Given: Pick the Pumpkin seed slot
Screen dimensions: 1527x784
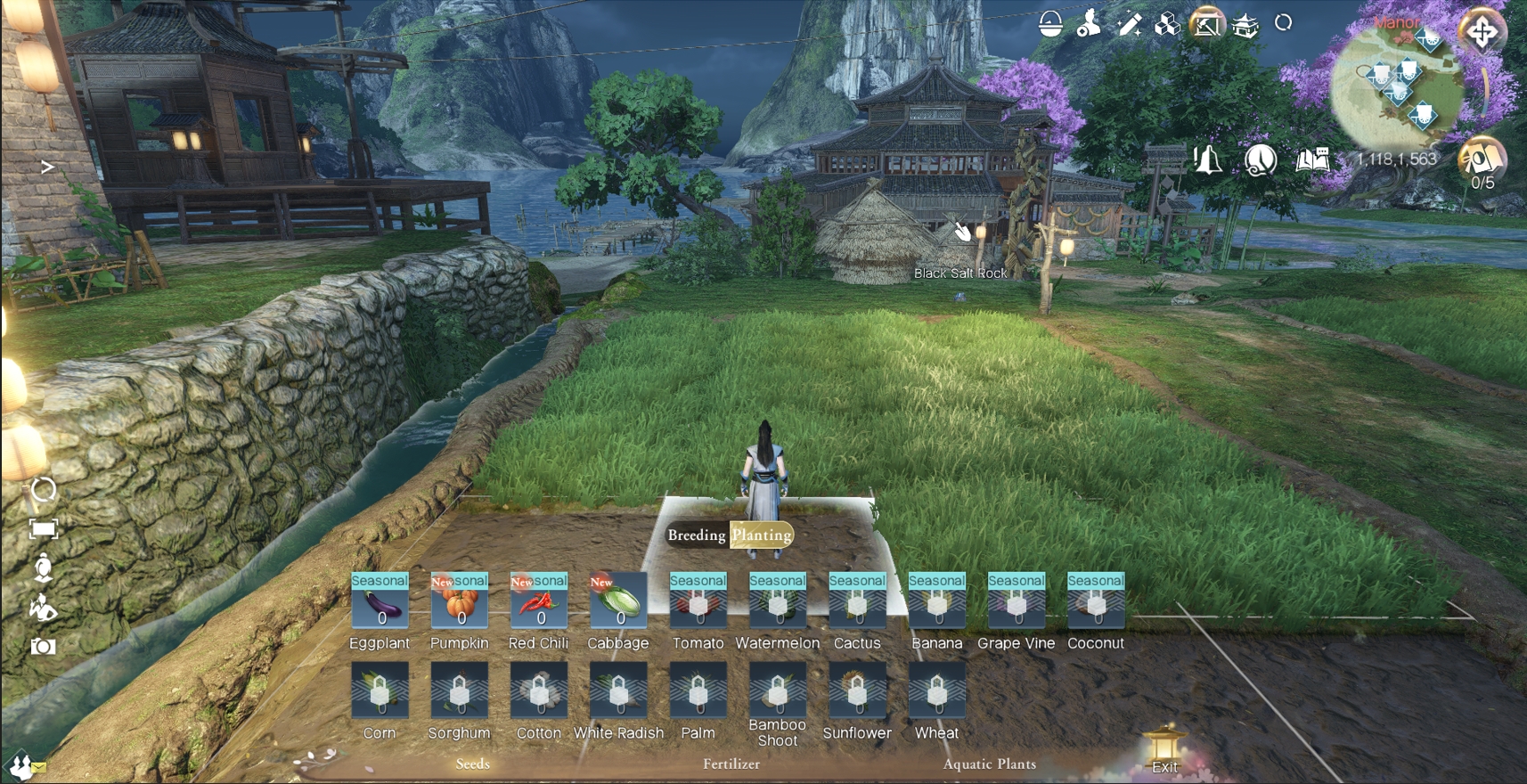Looking at the screenshot, I should pyautogui.click(x=459, y=602).
